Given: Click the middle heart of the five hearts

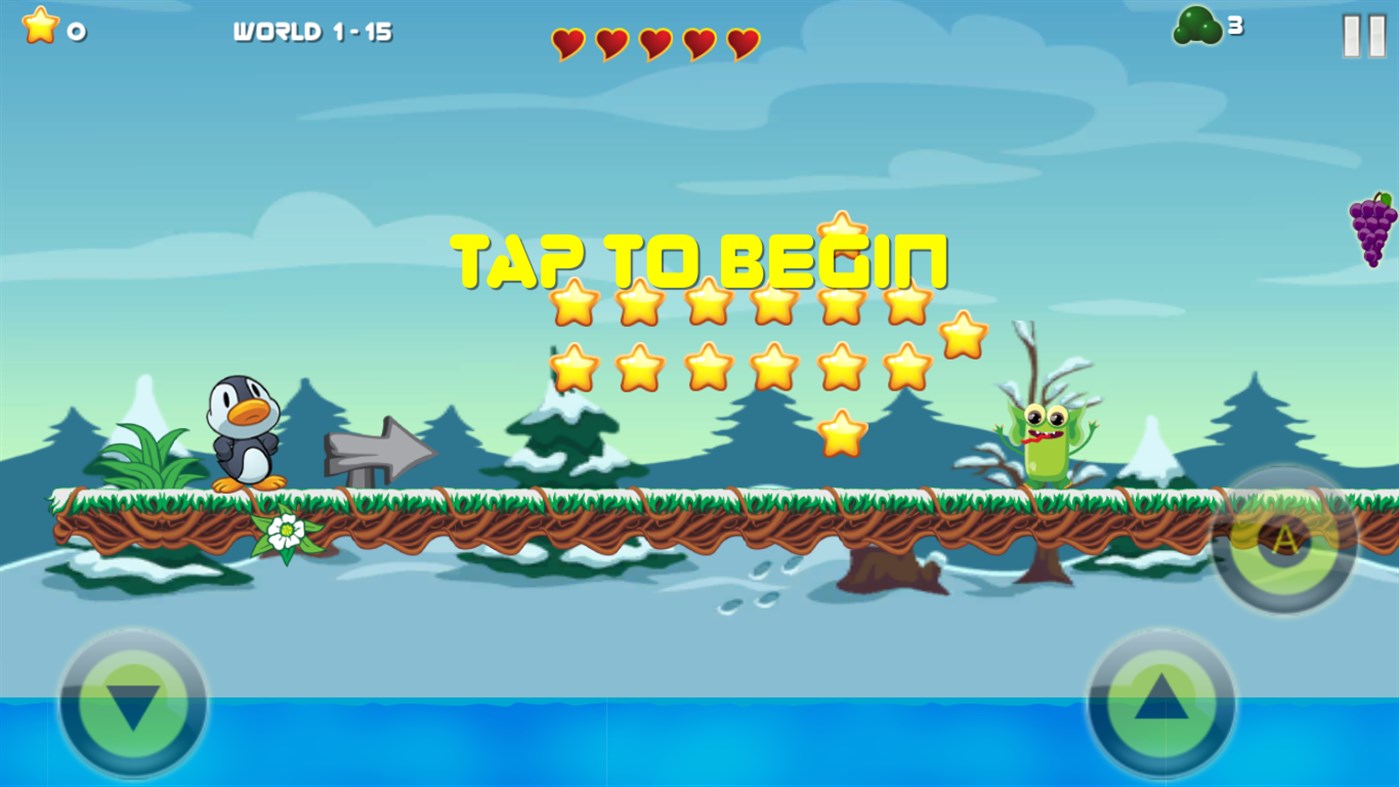Looking at the screenshot, I should click(655, 44).
